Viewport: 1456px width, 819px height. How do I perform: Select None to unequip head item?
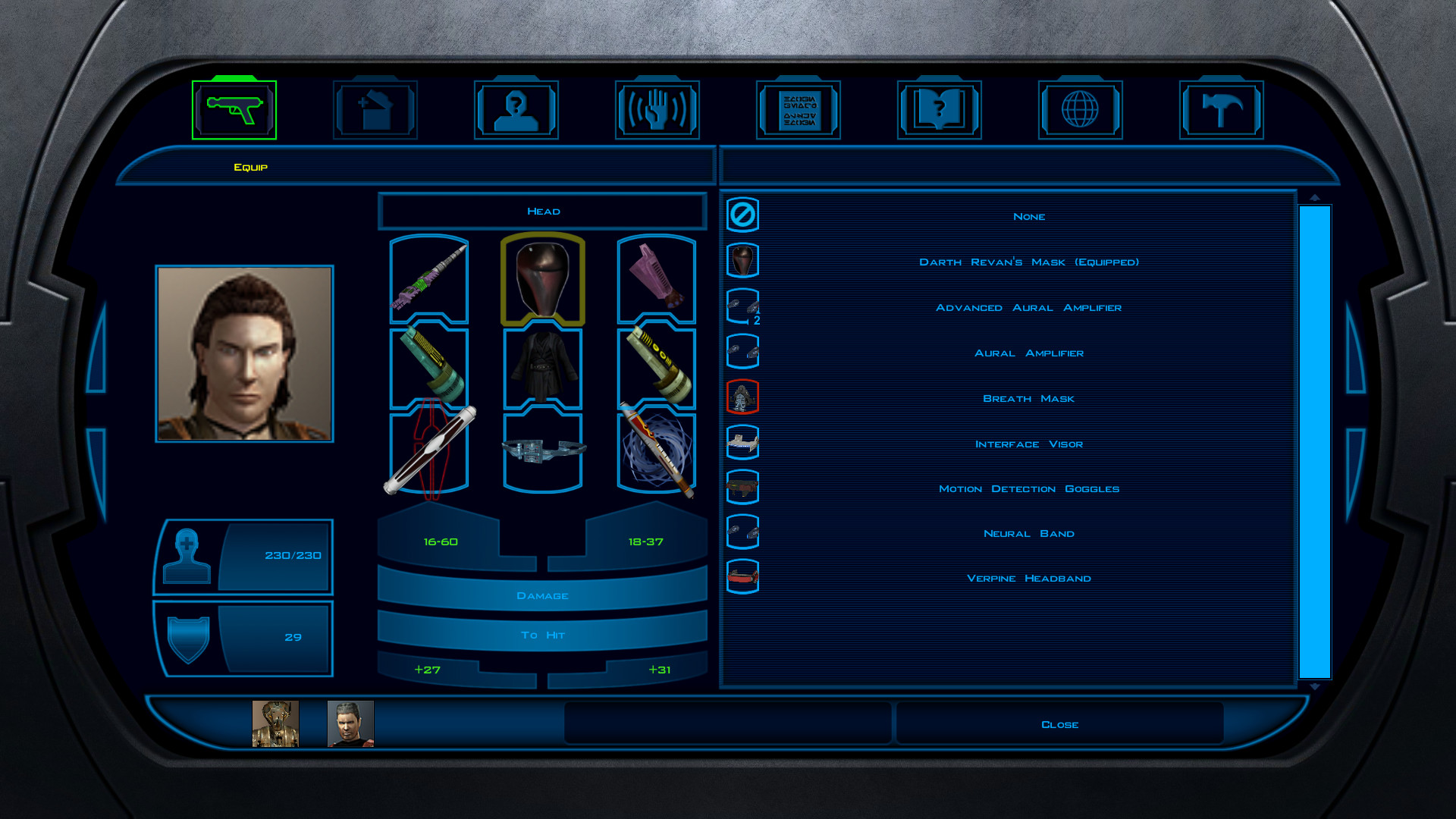[x=1028, y=217]
